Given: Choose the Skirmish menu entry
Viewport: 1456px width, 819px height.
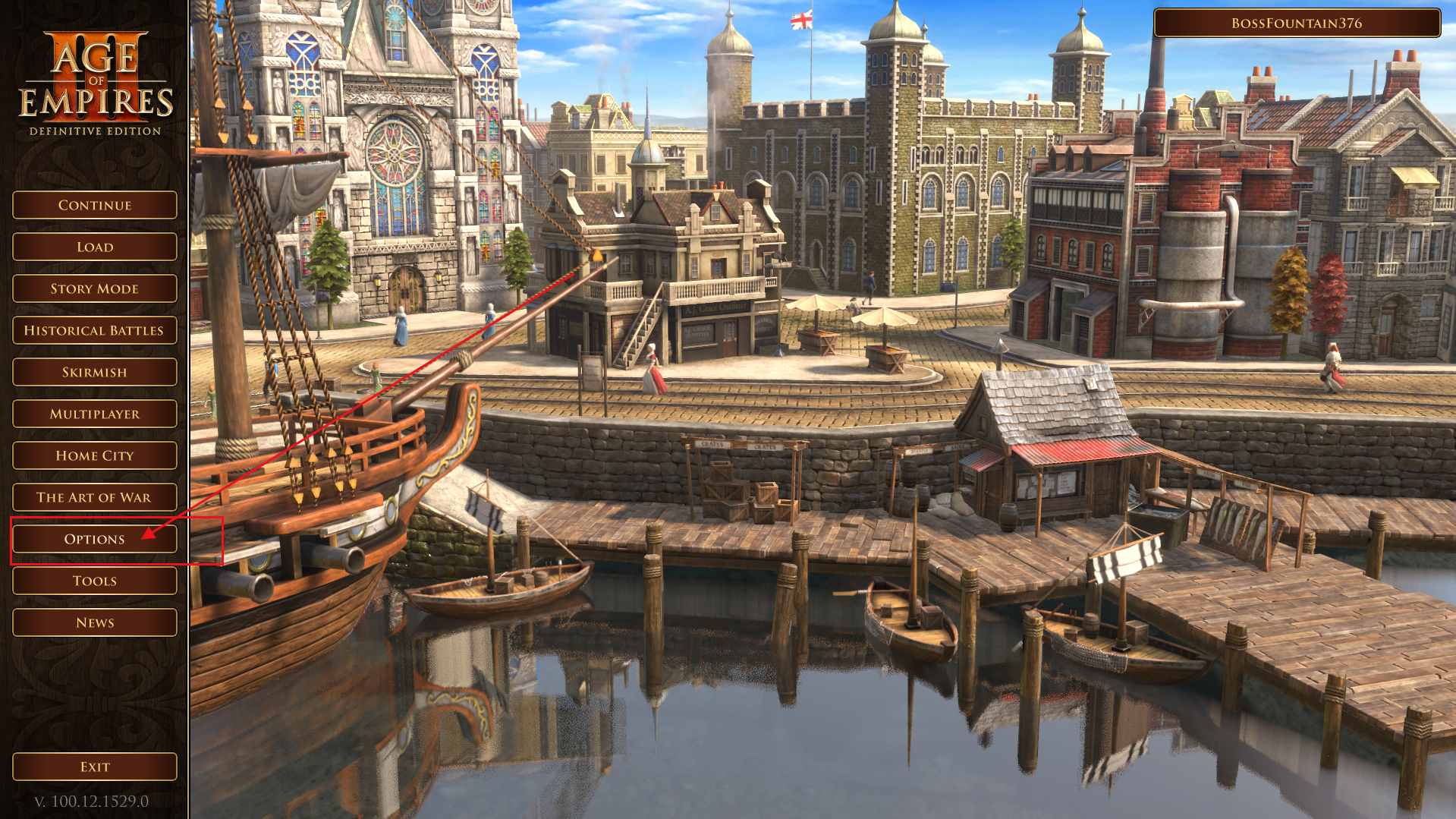Looking at the screenshot, I should tap(95, 372).
